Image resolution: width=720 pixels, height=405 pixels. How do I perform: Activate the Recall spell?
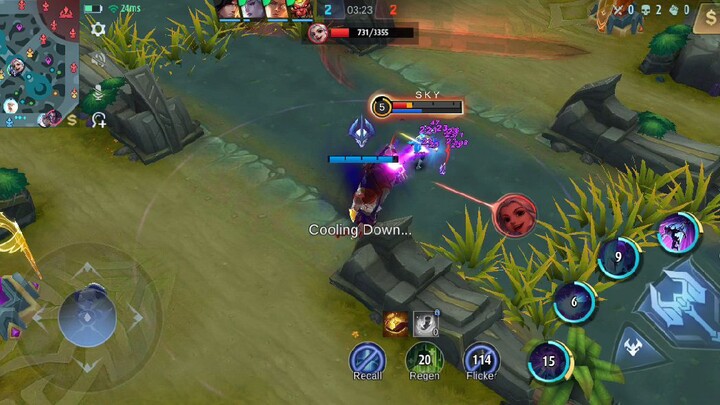(367, 360)
